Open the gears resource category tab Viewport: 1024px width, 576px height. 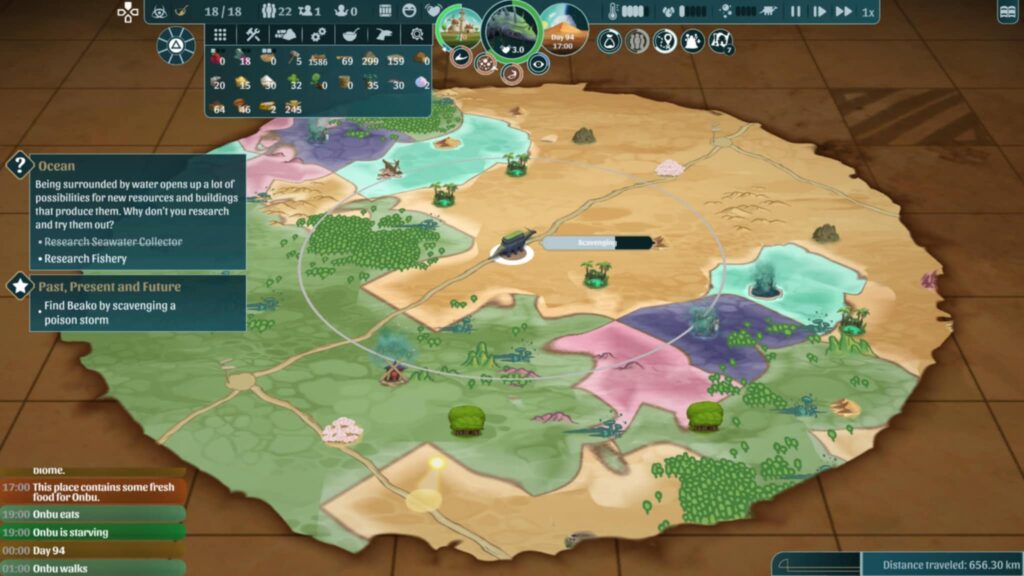(318, 34)
